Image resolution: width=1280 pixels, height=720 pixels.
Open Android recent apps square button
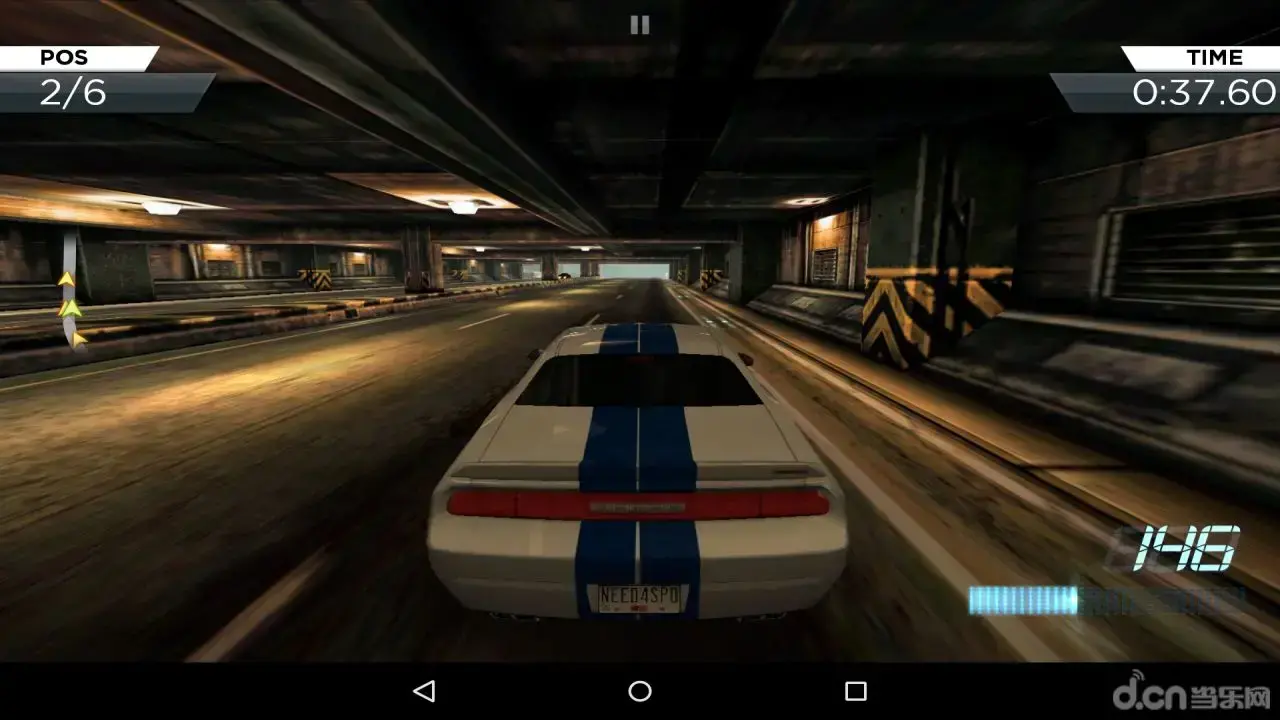[x=855, y=691]
